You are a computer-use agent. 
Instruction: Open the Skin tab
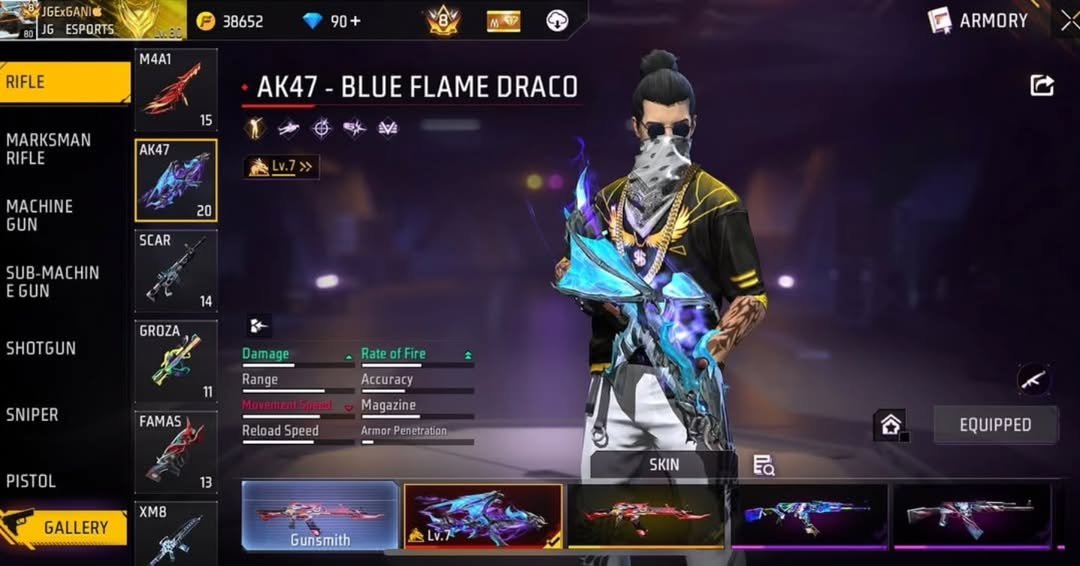point(664,465)
